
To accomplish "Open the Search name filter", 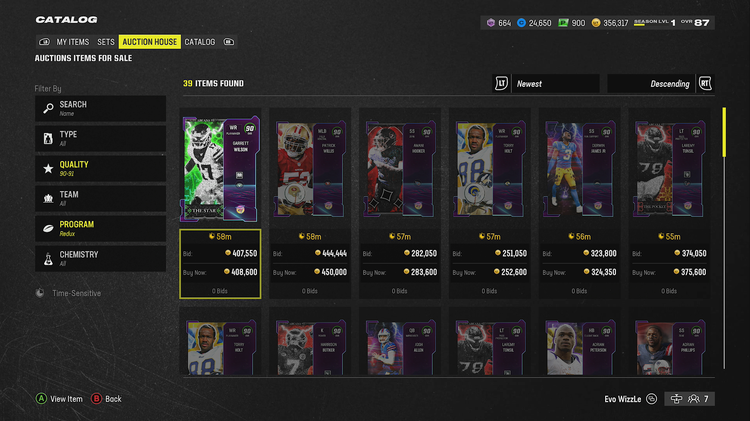I will point(100,108).
